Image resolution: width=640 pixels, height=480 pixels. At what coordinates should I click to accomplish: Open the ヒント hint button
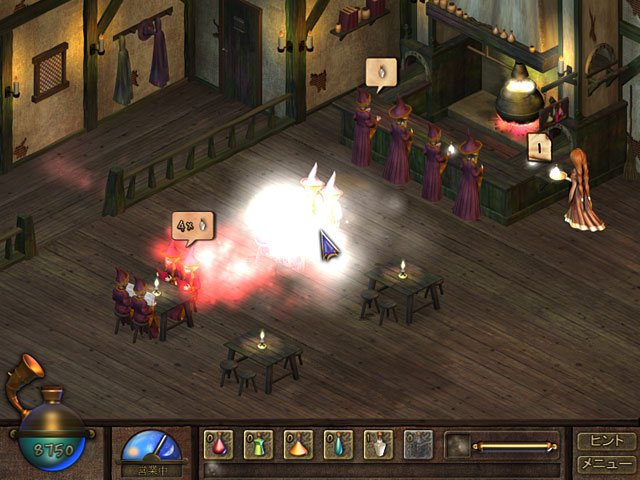tap(606, 440)
